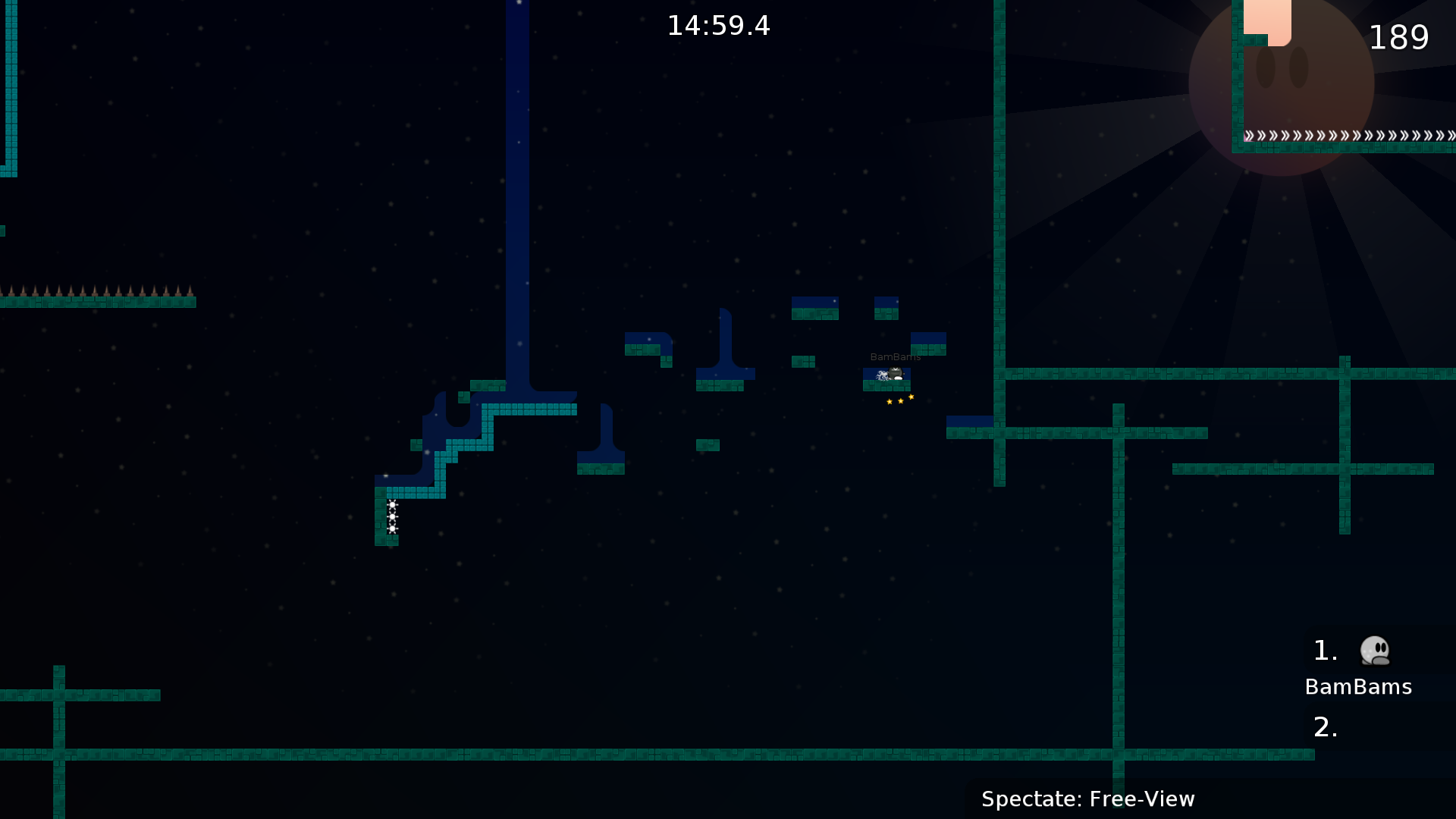The height and width of the screenshot is (819, 1456).
Task: Click the empty rank 2 leaderboard slot
Action: [1325, 726]
